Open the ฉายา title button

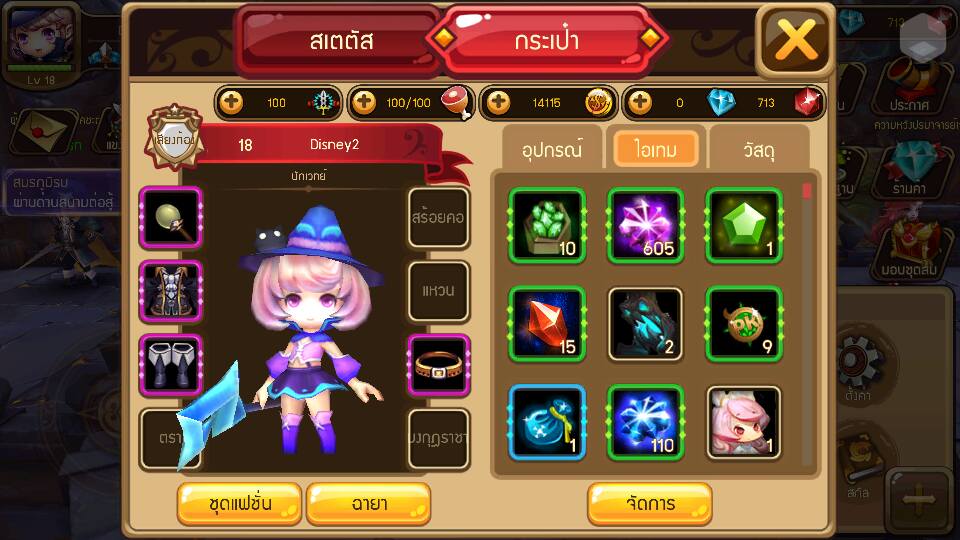368,503
